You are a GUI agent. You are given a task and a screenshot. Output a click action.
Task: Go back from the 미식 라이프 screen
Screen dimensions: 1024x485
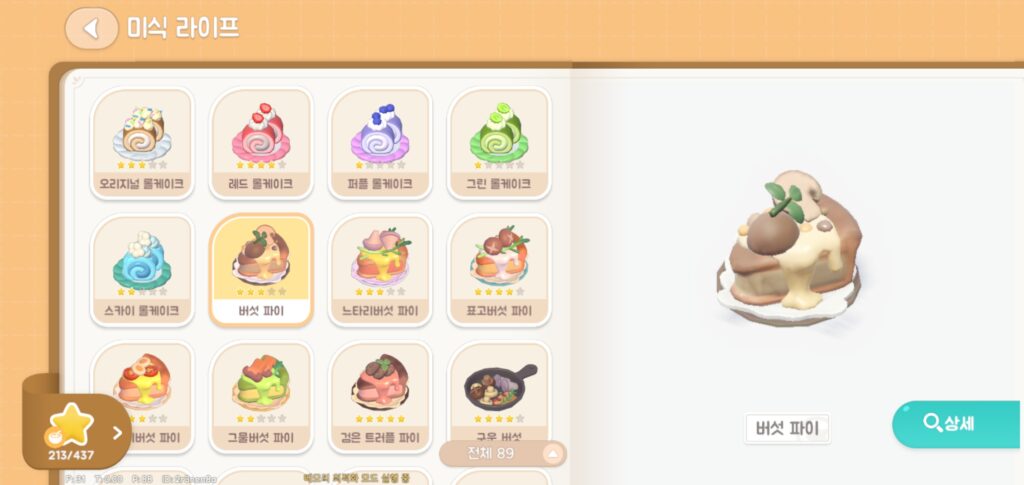(x=92, y=28)
